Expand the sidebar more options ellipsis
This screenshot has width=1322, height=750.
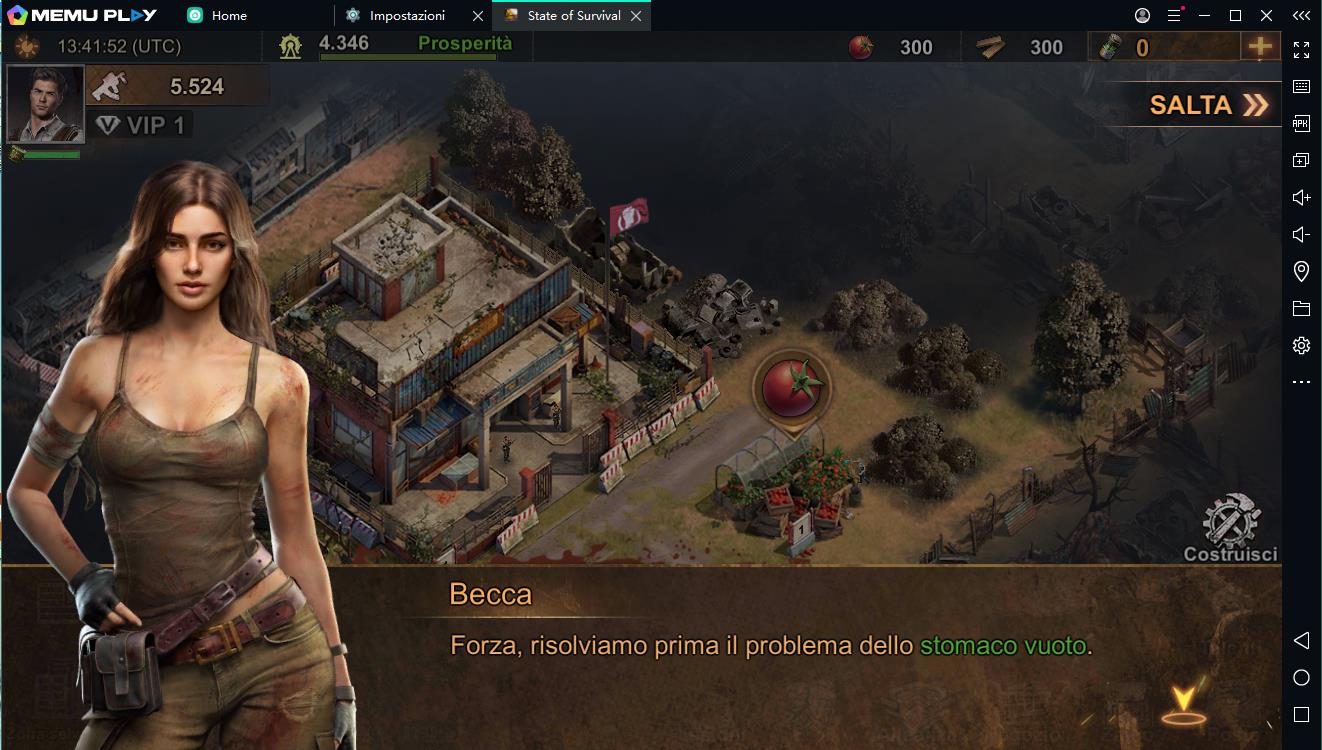(1300, 380)
